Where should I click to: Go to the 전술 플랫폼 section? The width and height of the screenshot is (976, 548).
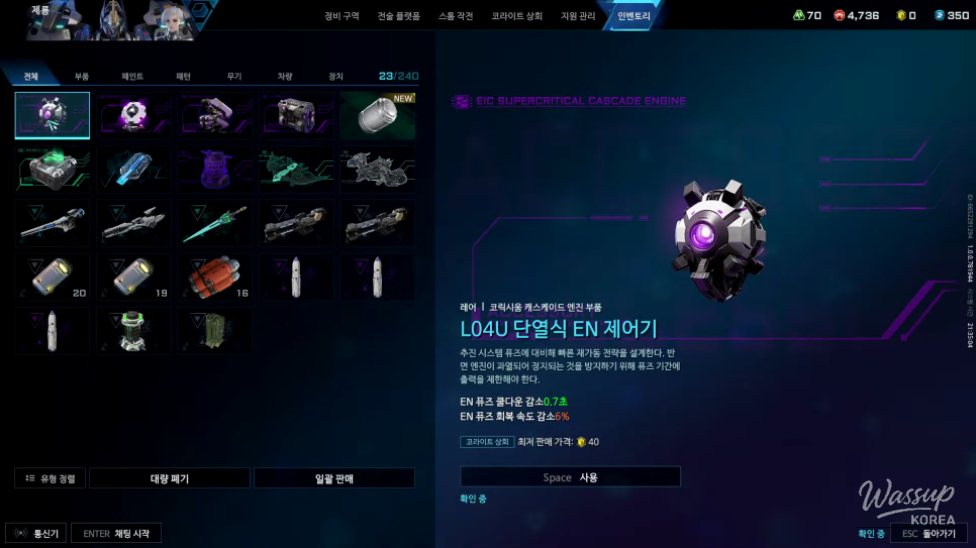pos(399,17)
